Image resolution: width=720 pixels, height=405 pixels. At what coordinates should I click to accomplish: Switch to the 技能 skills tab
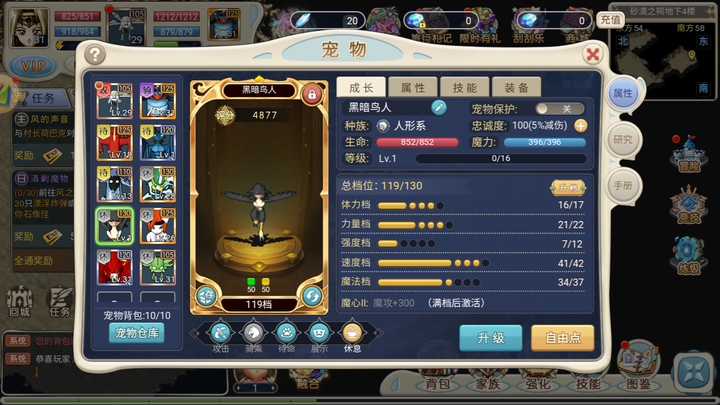point(464,88)
